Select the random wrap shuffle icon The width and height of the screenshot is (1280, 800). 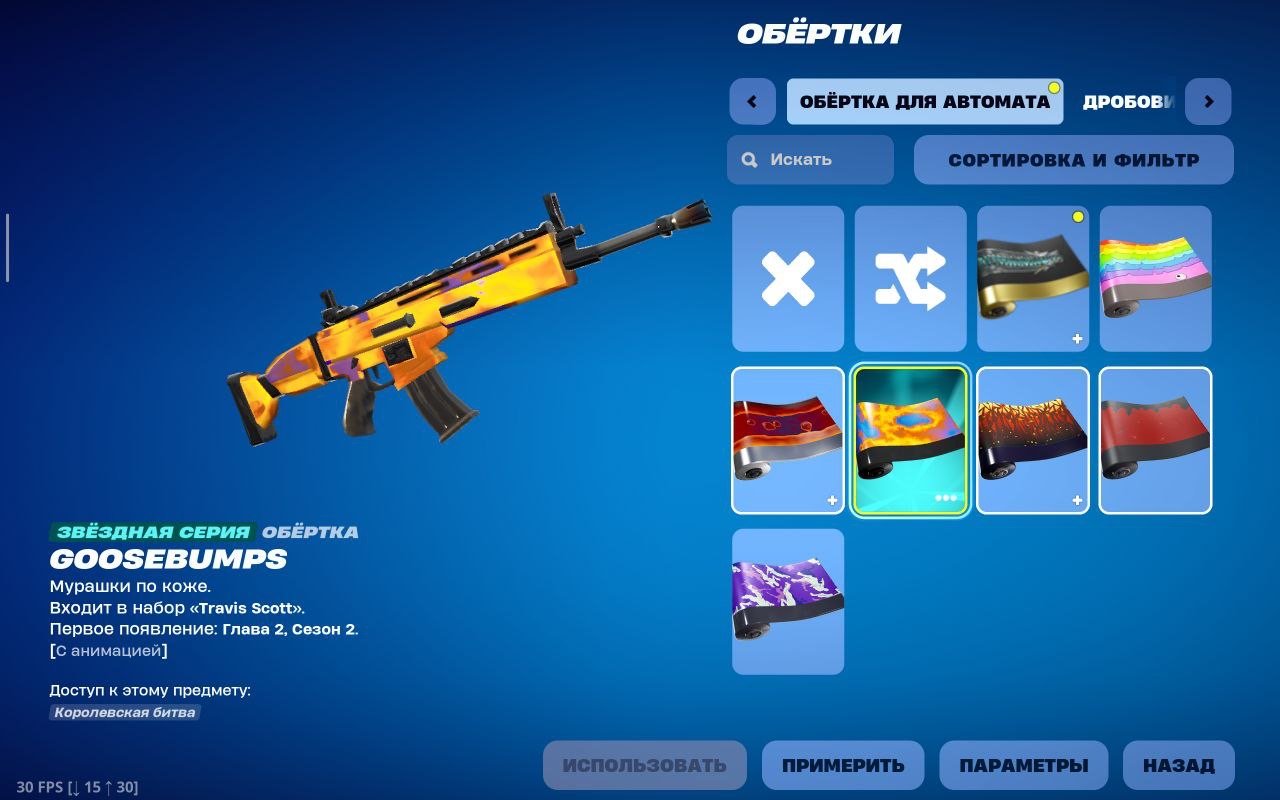[910, 278]
